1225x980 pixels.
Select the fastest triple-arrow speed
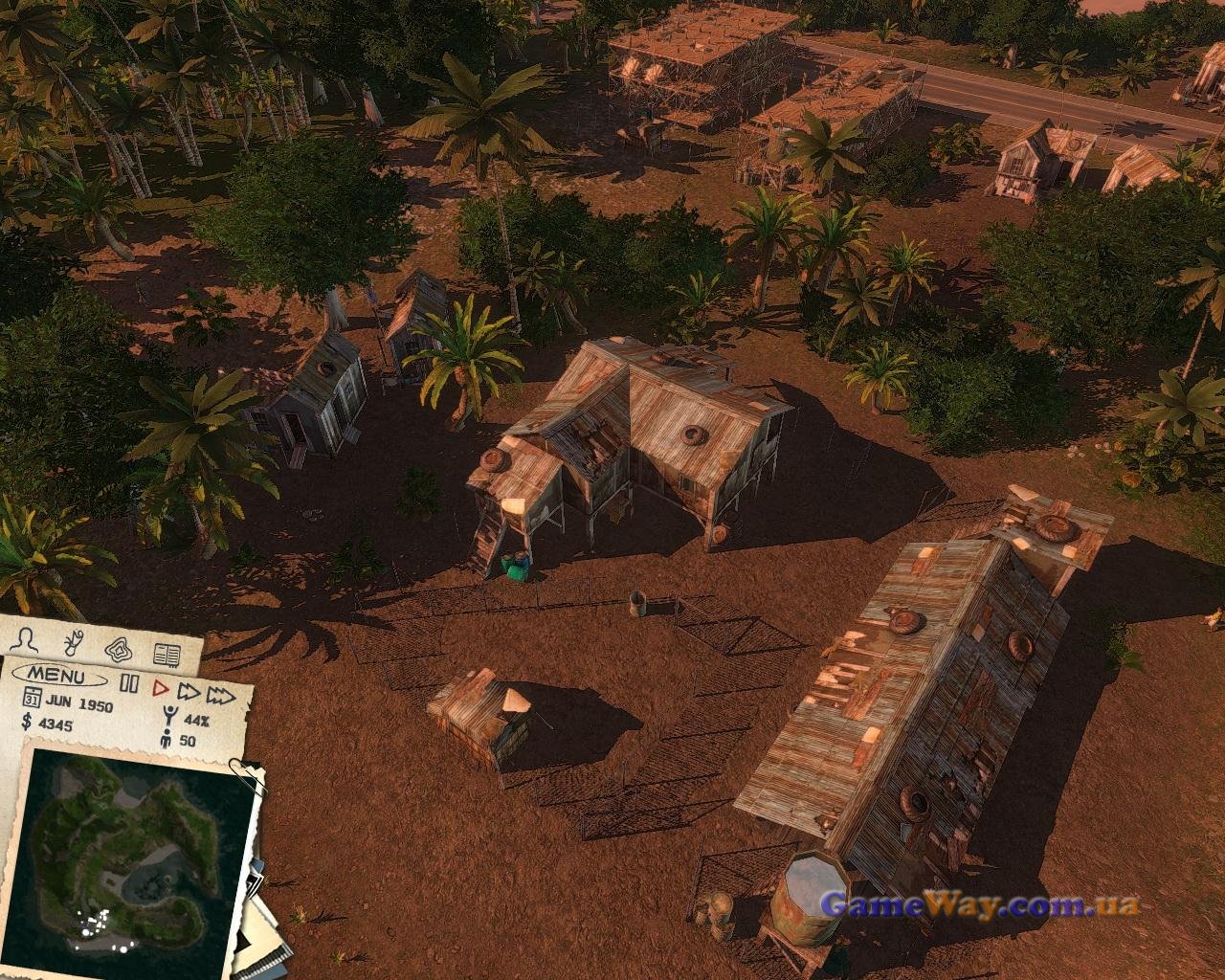click(x=222, y=693)
